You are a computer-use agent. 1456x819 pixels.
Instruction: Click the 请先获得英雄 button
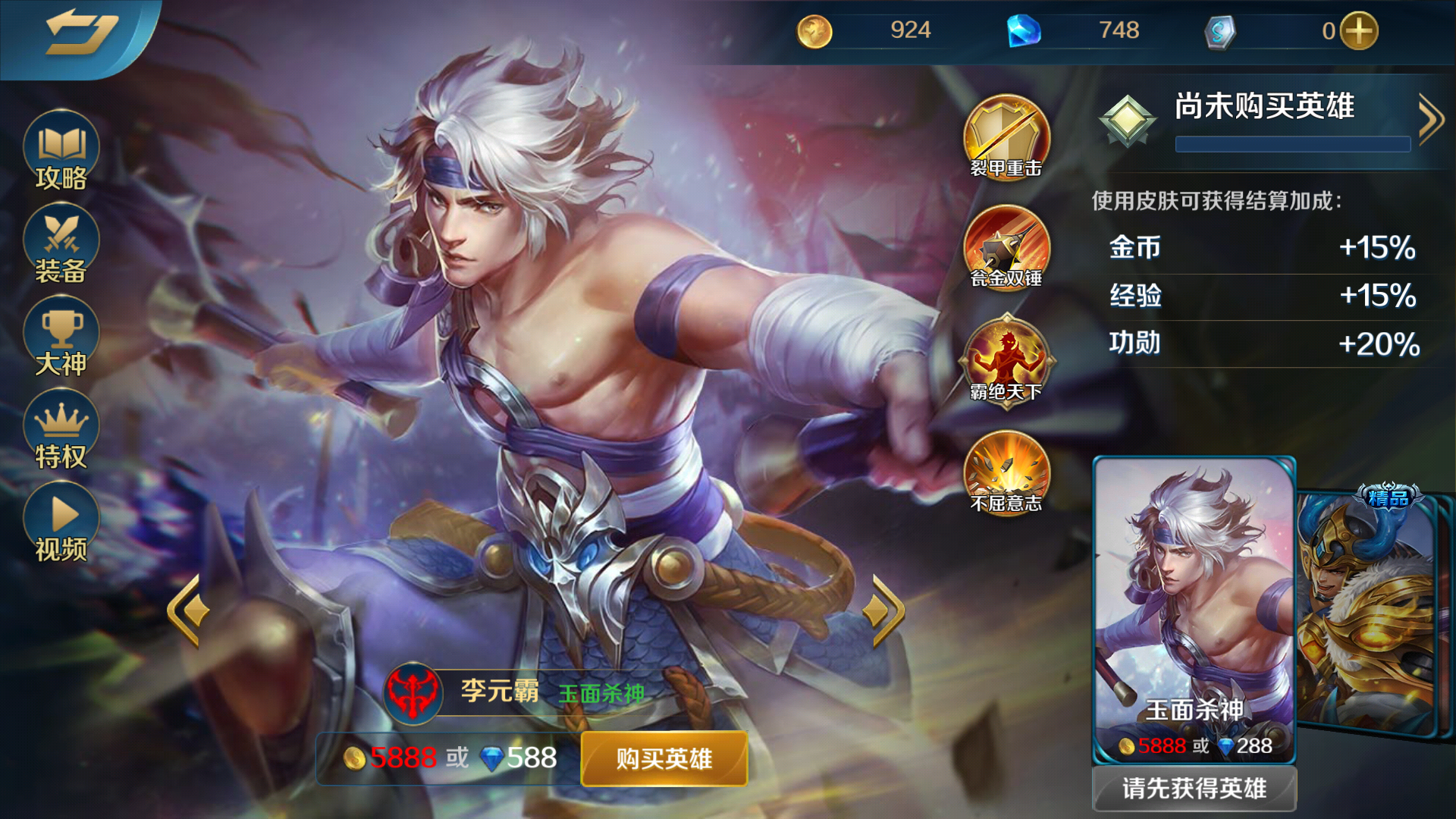tap(1193, 788)
